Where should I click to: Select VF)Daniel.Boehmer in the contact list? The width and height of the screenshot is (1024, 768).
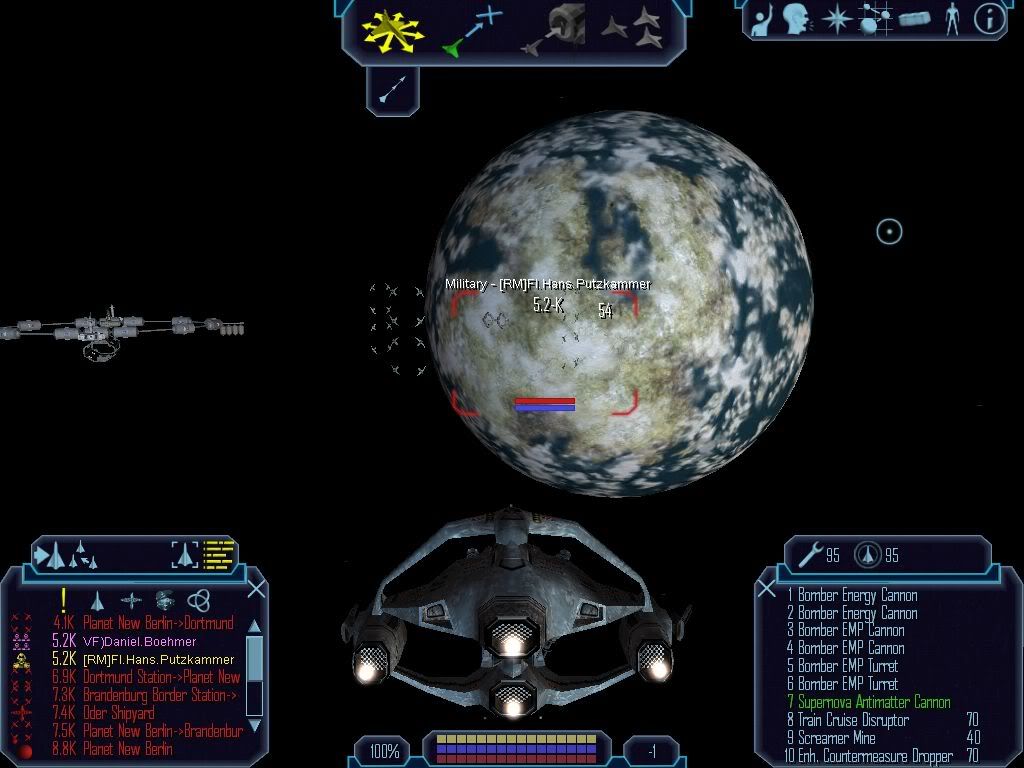[x=139, y=641]
